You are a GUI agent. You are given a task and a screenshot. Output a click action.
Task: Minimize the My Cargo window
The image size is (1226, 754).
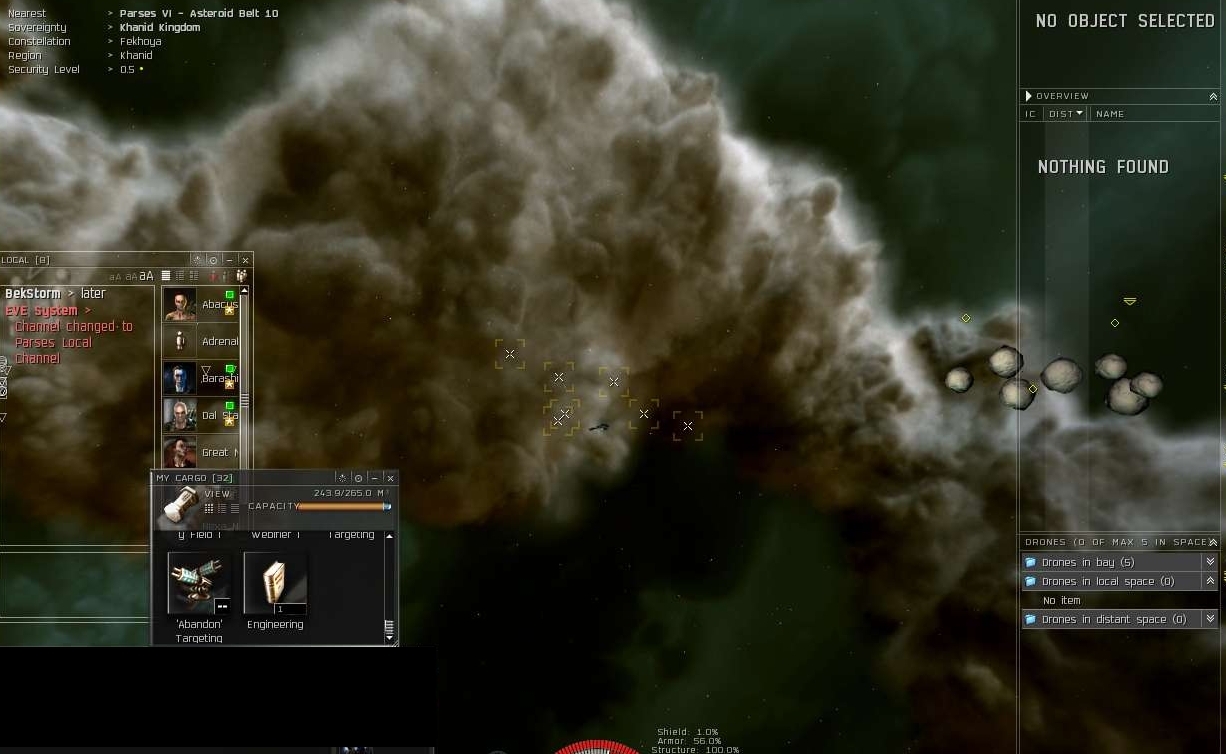click(x=374, y=478)
